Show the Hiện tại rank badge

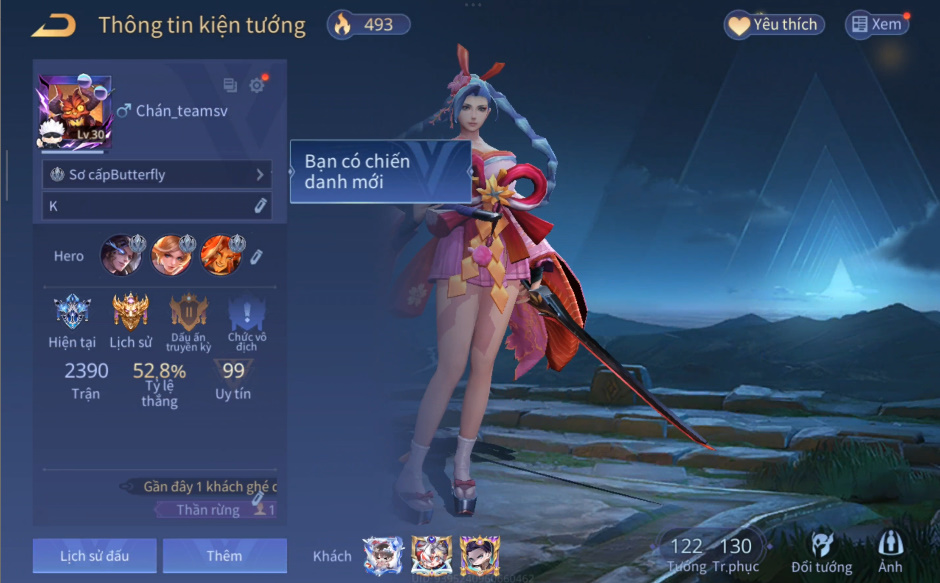71,314
